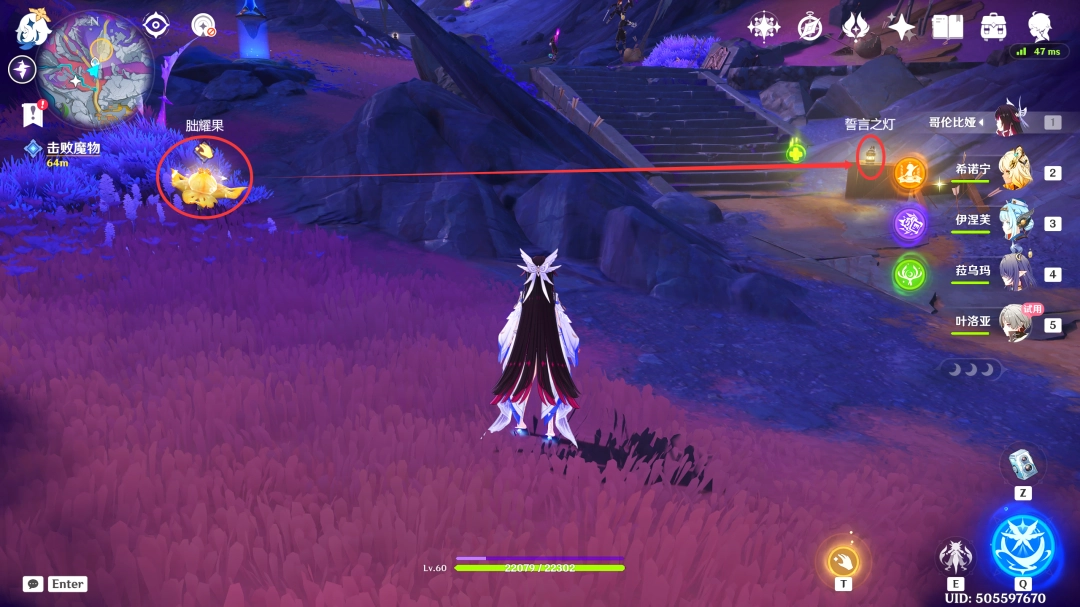The height and width of the screenshot is (607, 1080).
Task: Open the winged emblem icon
Action: click(x=856, y=27)
